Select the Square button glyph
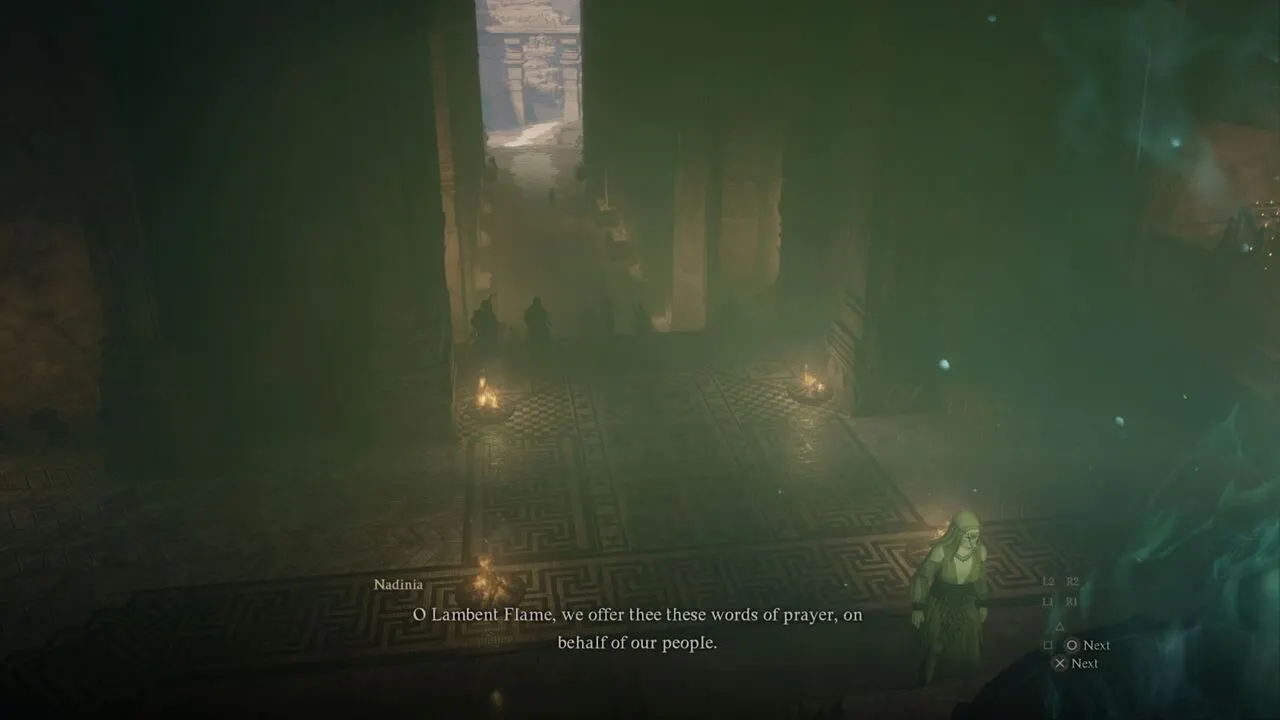Image resolution: width=1280 pixels, height=720 pixels. [x=1048, y=644]
